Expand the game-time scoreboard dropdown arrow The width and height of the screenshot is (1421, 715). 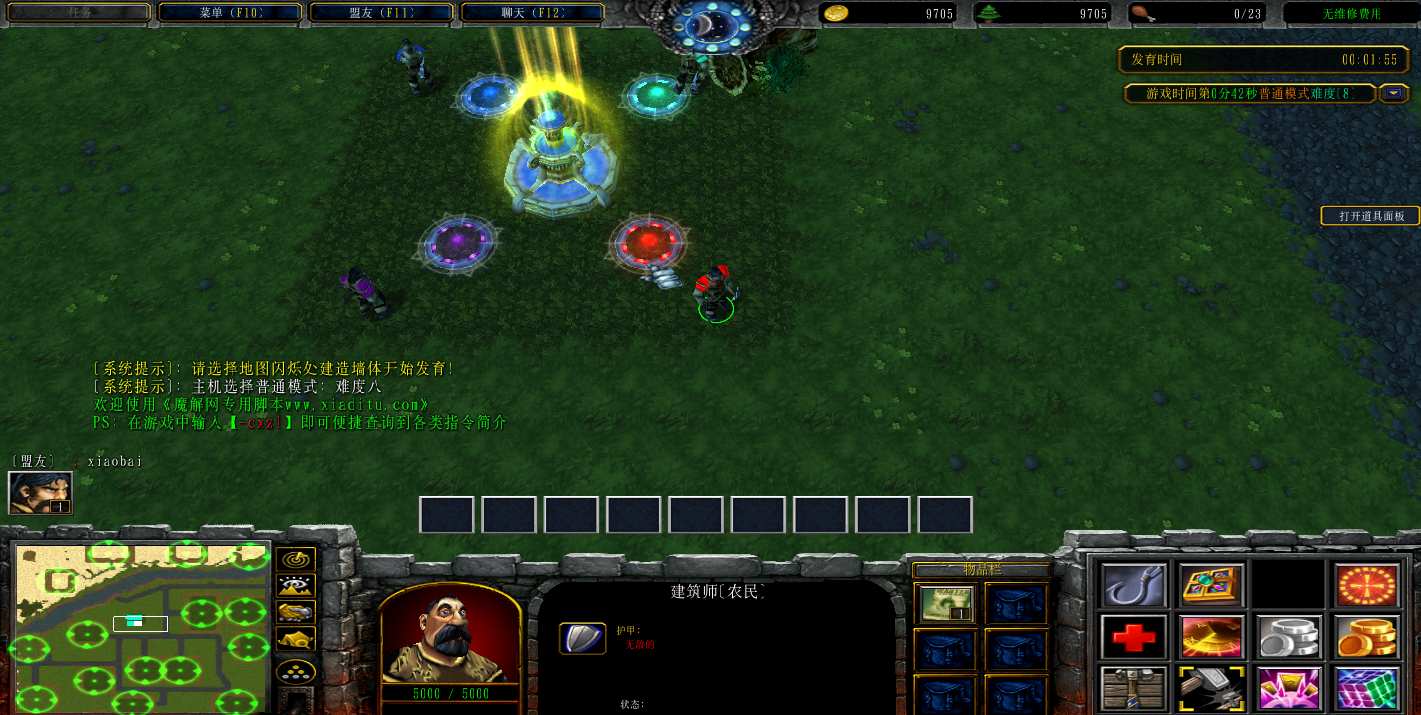pos(1394,94)
